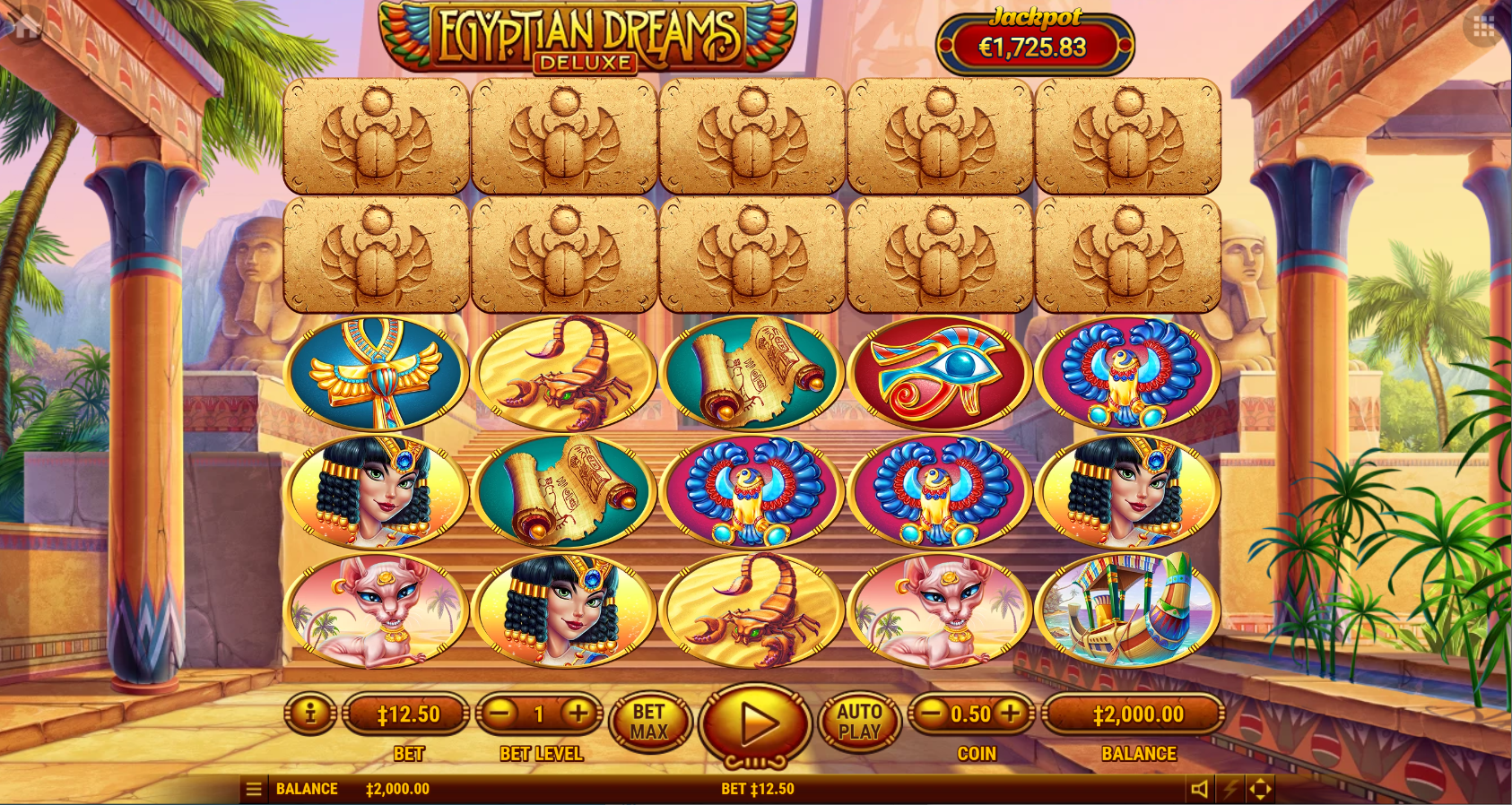Decrease the bet level
The height and width of the screenshot is (805, 1512).
tap(501, 714)
